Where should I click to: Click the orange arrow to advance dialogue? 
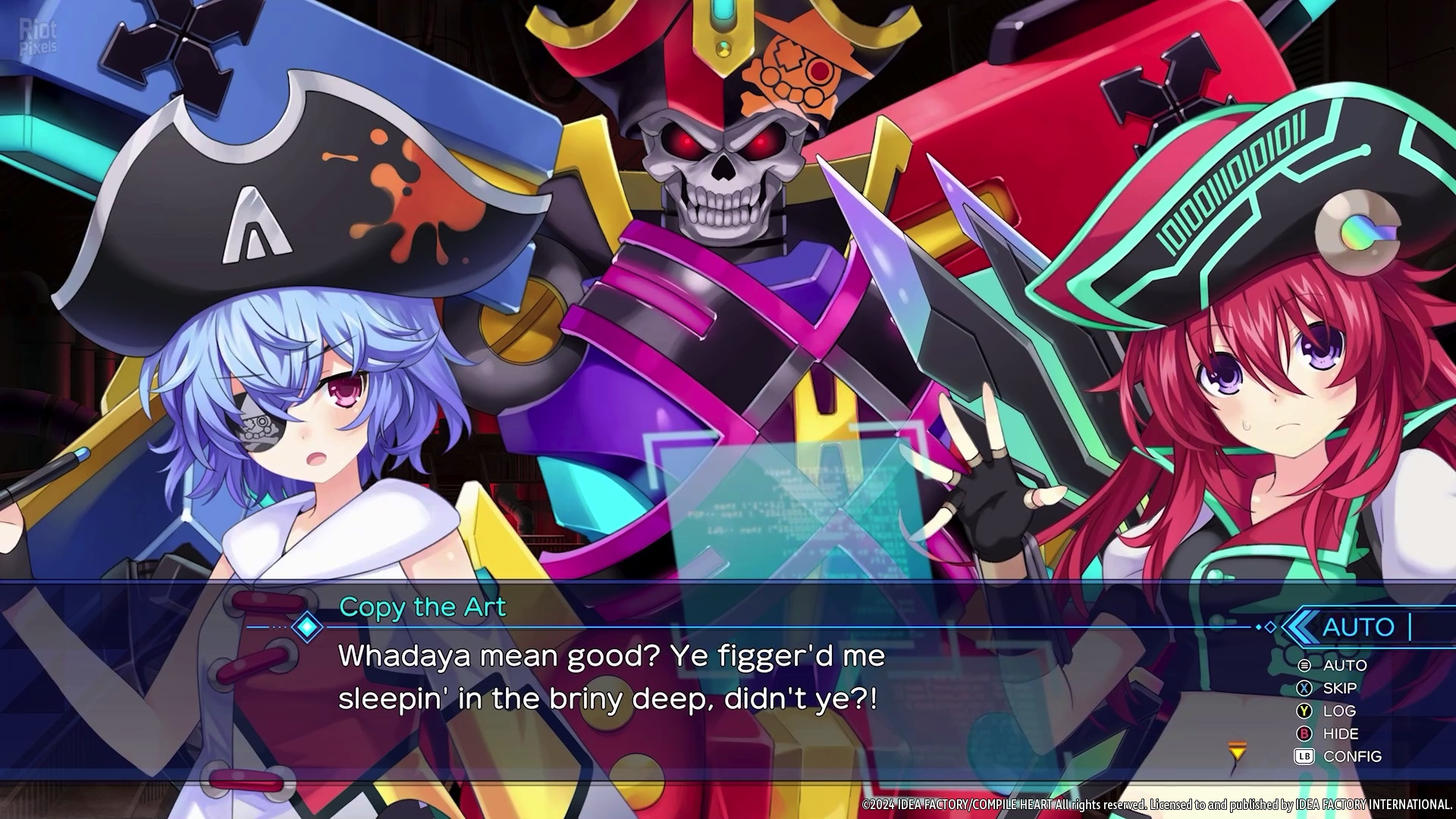[1238, 752]
